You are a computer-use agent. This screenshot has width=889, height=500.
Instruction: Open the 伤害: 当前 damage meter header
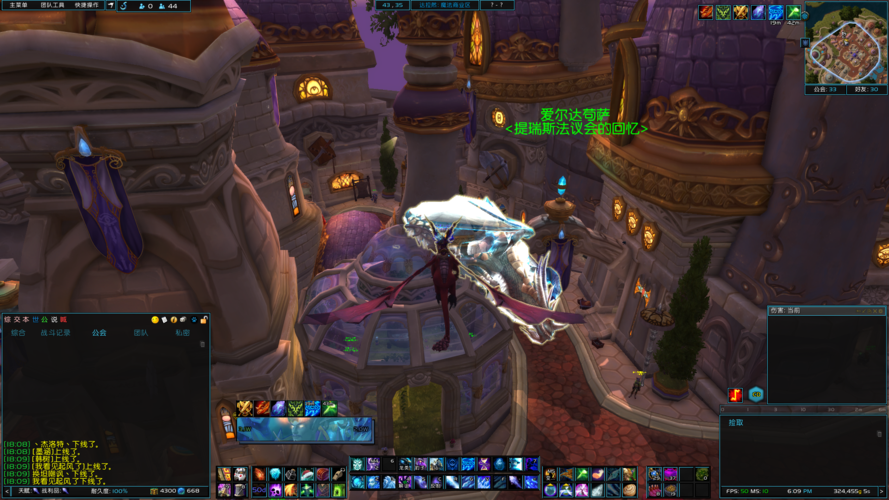pyautogui.click(x=785, y=310)
